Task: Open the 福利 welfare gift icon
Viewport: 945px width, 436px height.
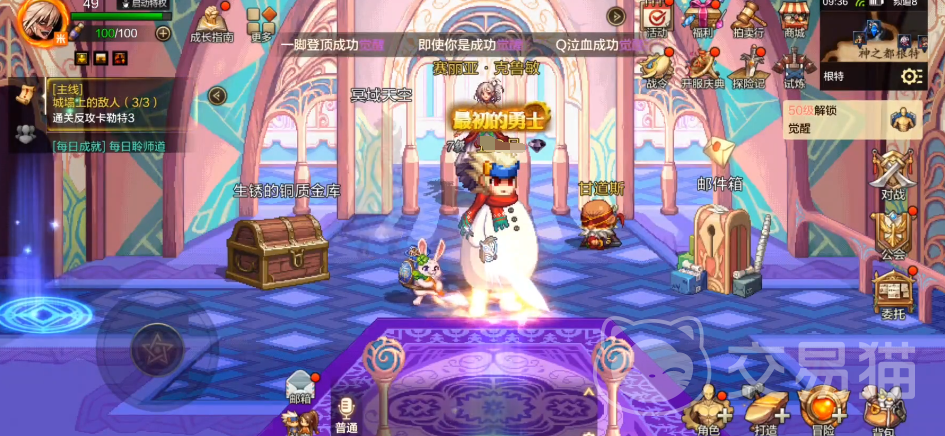Action: click(703, 19)
